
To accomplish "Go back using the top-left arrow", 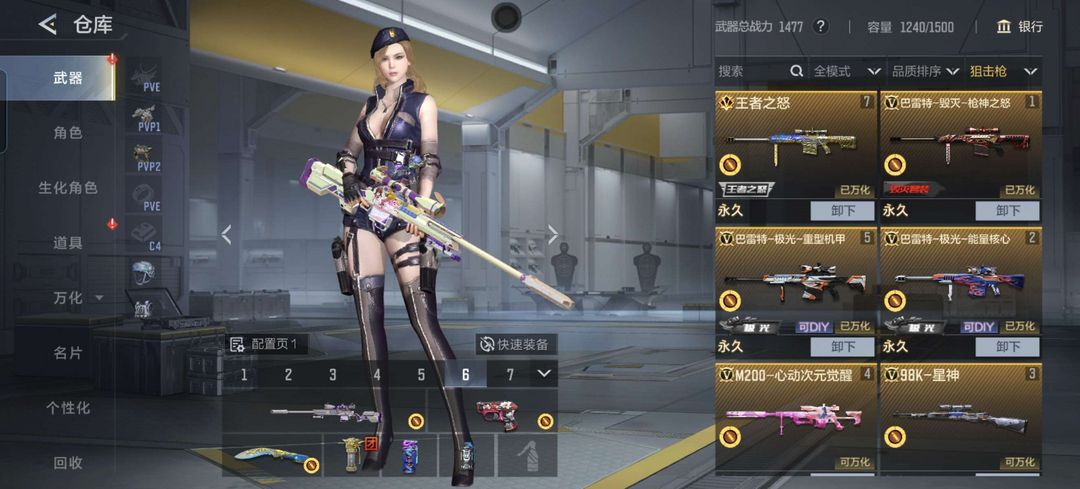I will click(47, 25).
